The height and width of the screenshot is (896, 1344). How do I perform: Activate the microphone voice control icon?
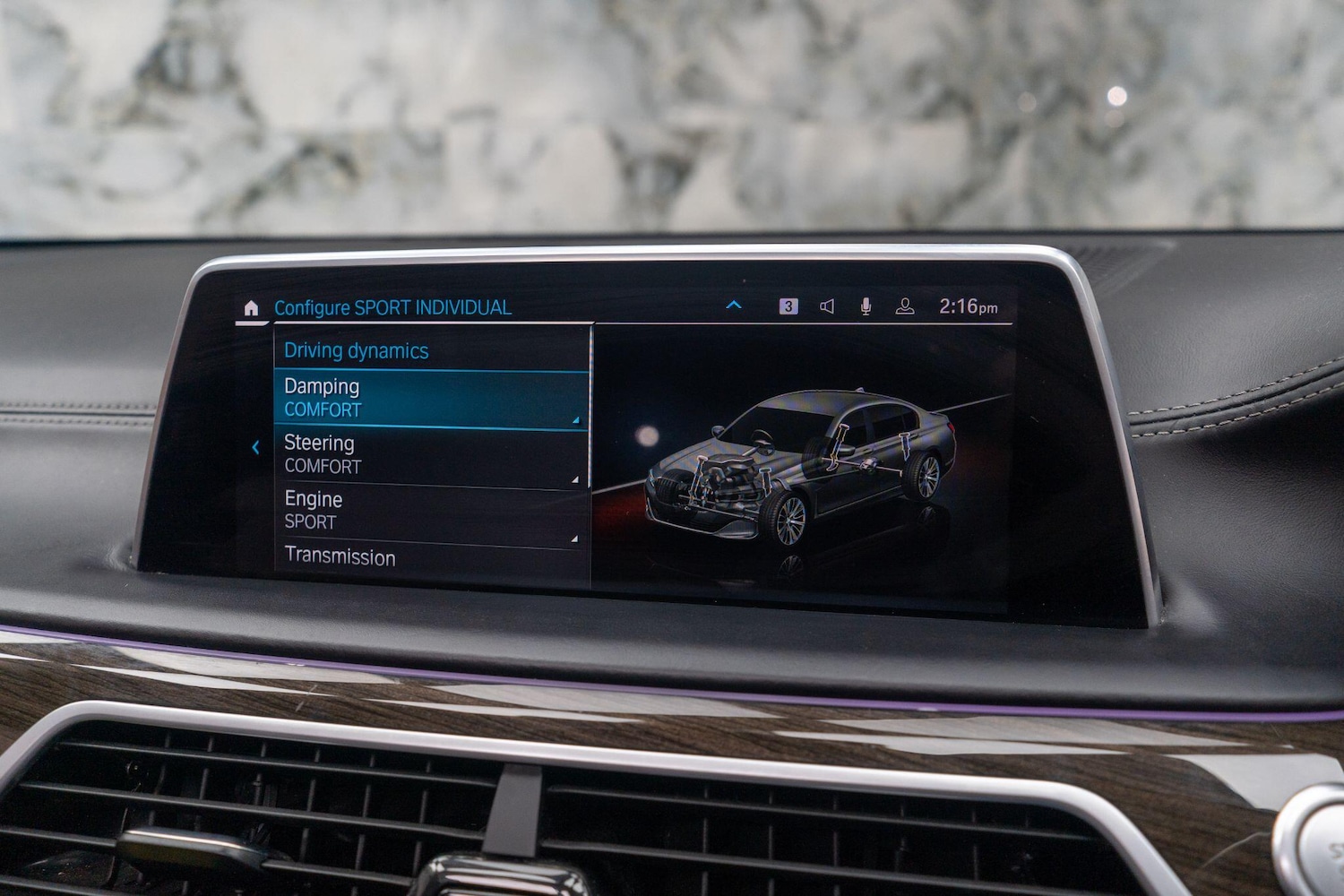865,306
